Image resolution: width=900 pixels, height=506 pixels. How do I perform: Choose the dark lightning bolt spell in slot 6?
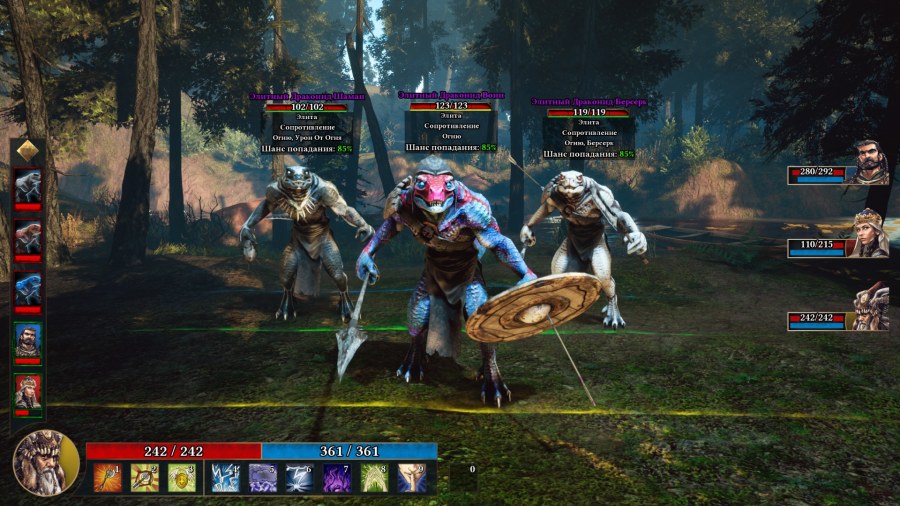[x=300, y=477]
